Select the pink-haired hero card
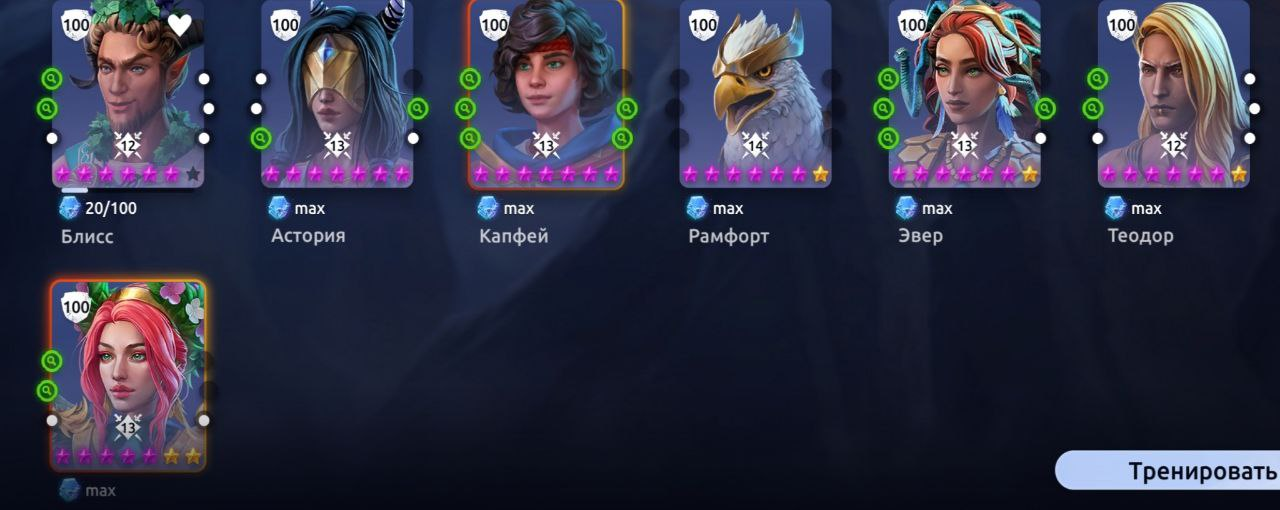This screenshot has width=1280, height=510. tap(128, 375)
